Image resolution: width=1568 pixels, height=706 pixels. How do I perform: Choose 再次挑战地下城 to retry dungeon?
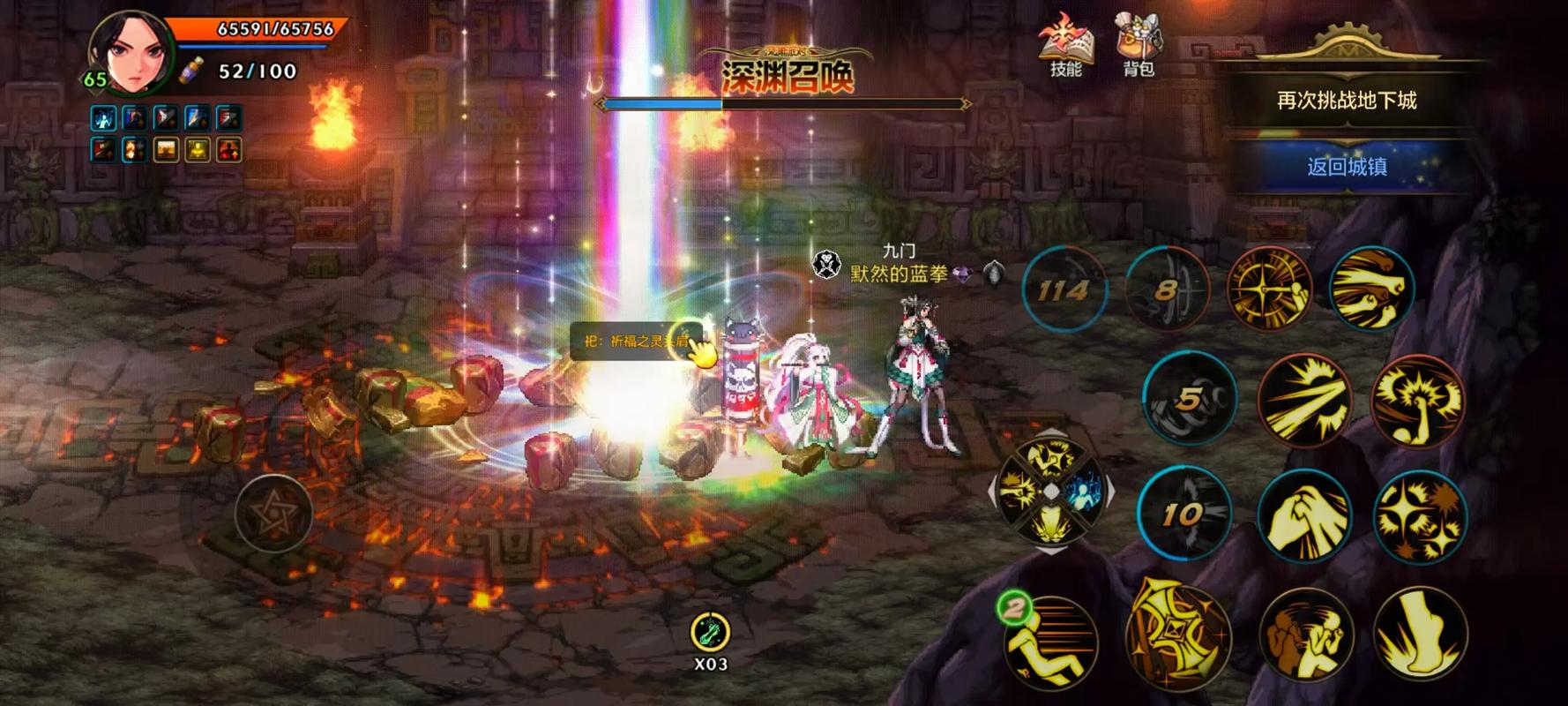tap(1347, 101)
